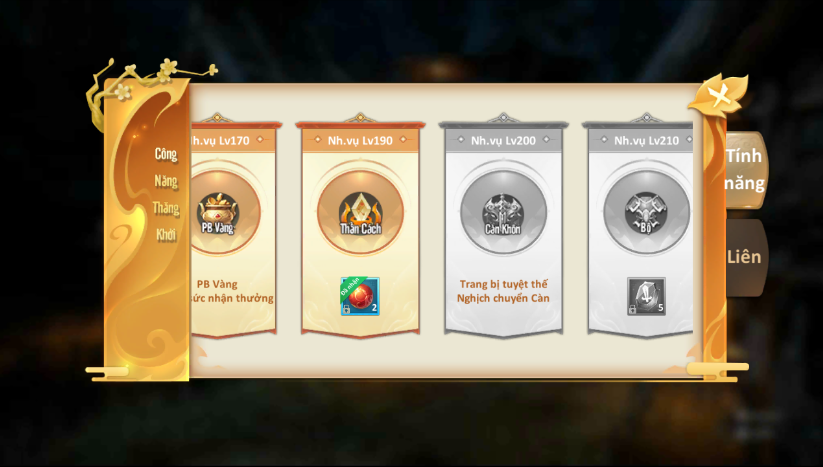823x467 pixels.
Task: Select the Nh.vụ Lv190 banner header
Action: click(360, 141)
